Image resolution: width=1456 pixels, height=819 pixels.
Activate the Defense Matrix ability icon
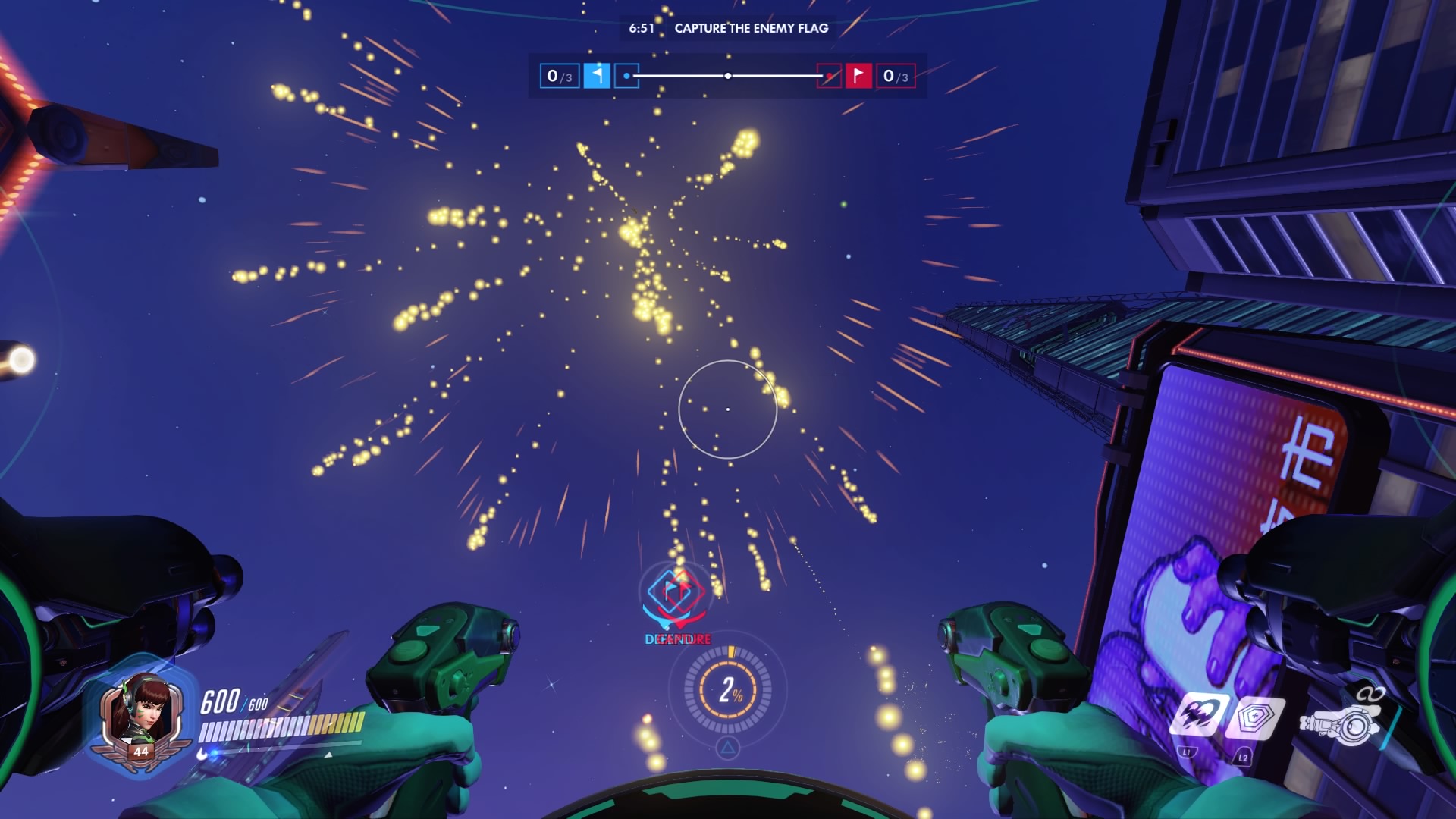click(x=1255, y=718)
